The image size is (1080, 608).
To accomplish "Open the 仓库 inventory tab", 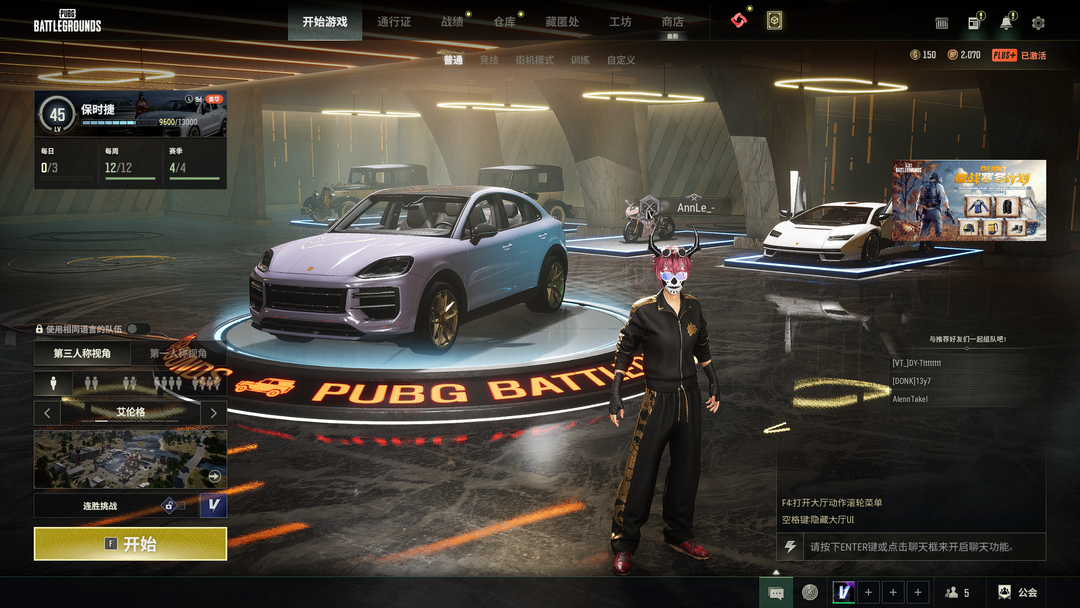I will click(504, 22).
